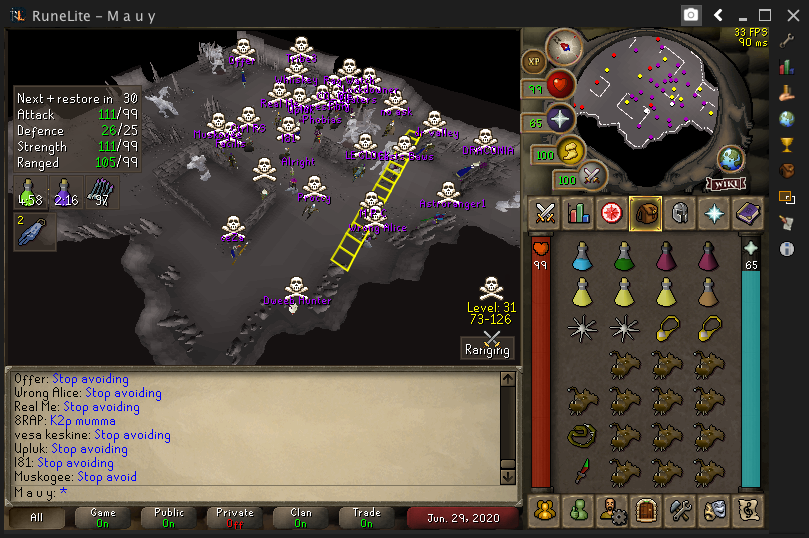Open the Logout door tab

pos(645,509)
